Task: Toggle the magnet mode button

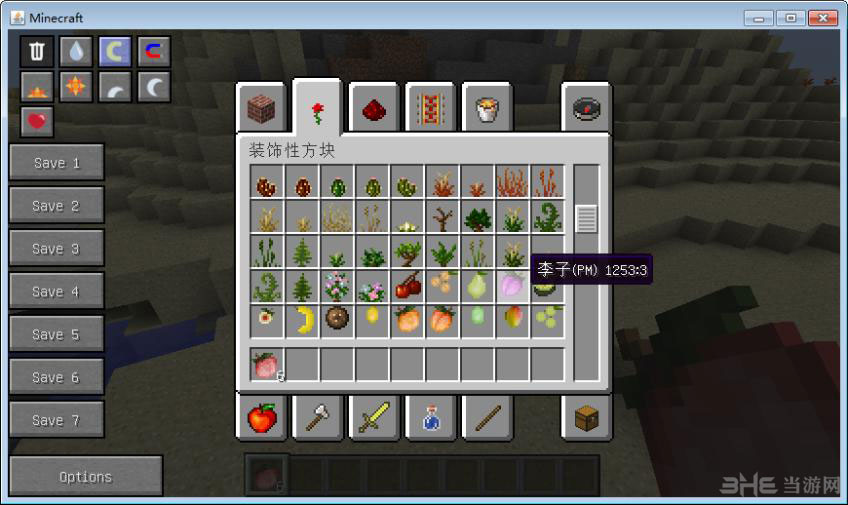Action: pos(153,52)
